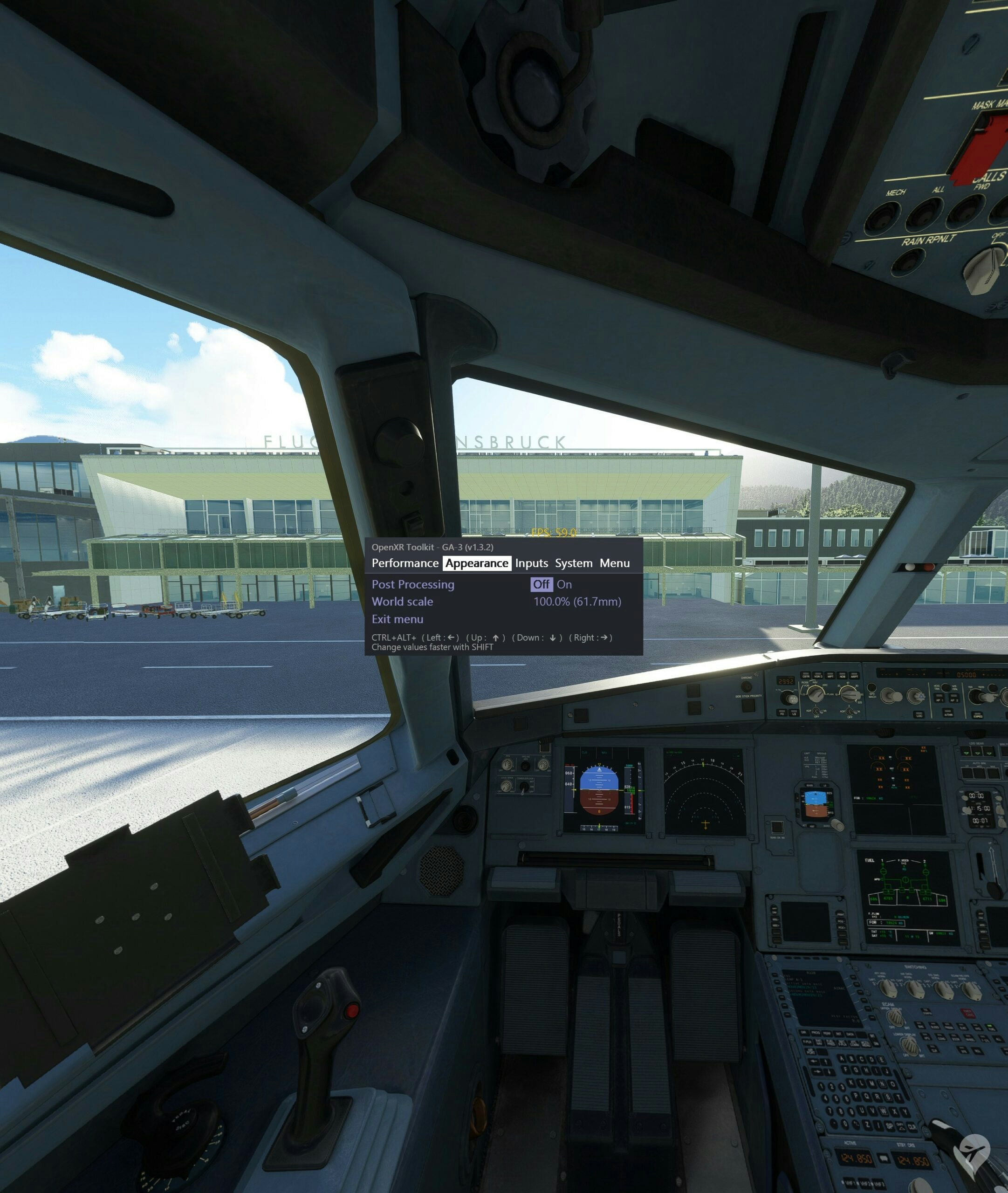This screenshot has height=1193, width=1008.
Task: Highlight the Post Processing row label
Action: (412, 584)
